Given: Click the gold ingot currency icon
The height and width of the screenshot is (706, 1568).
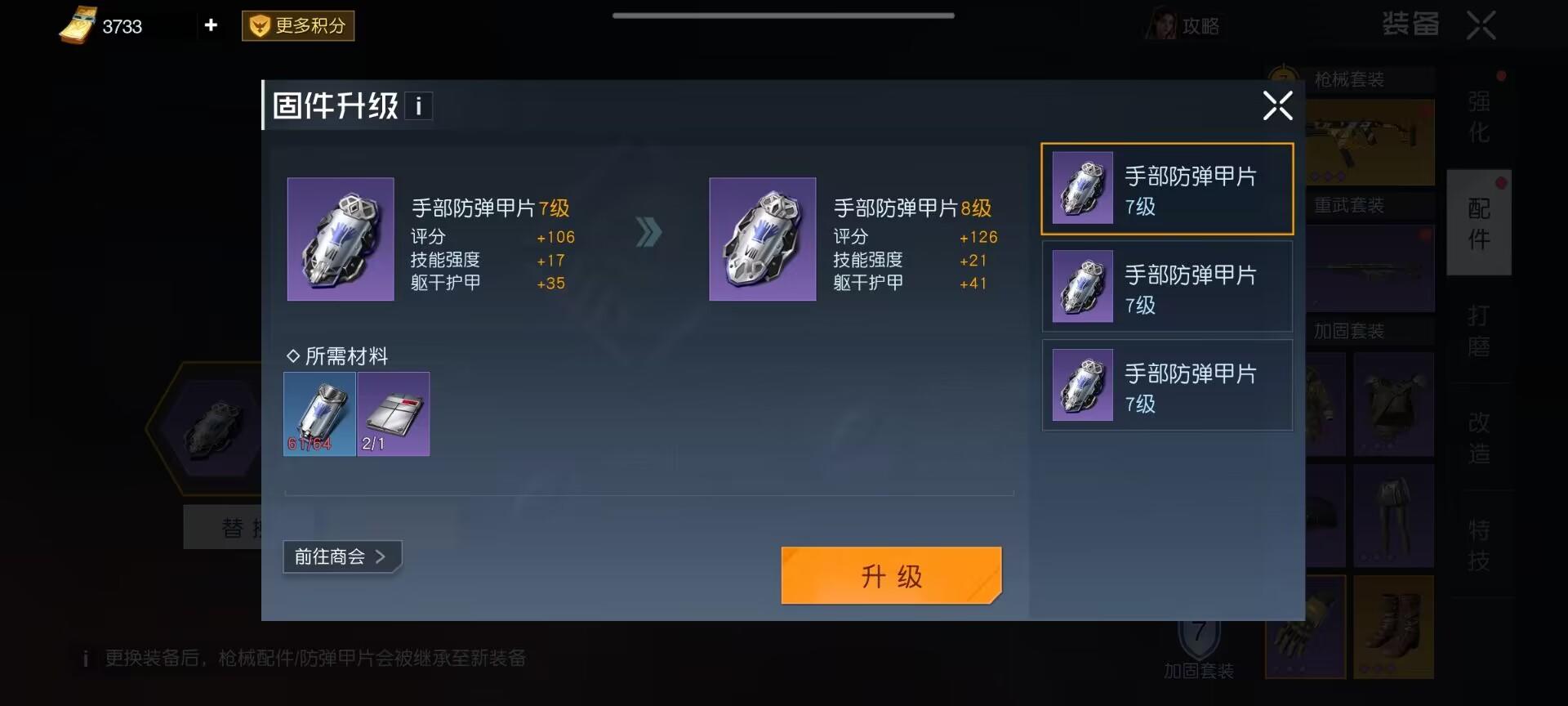Looking at the screenshot, I should tap(78, 25).
